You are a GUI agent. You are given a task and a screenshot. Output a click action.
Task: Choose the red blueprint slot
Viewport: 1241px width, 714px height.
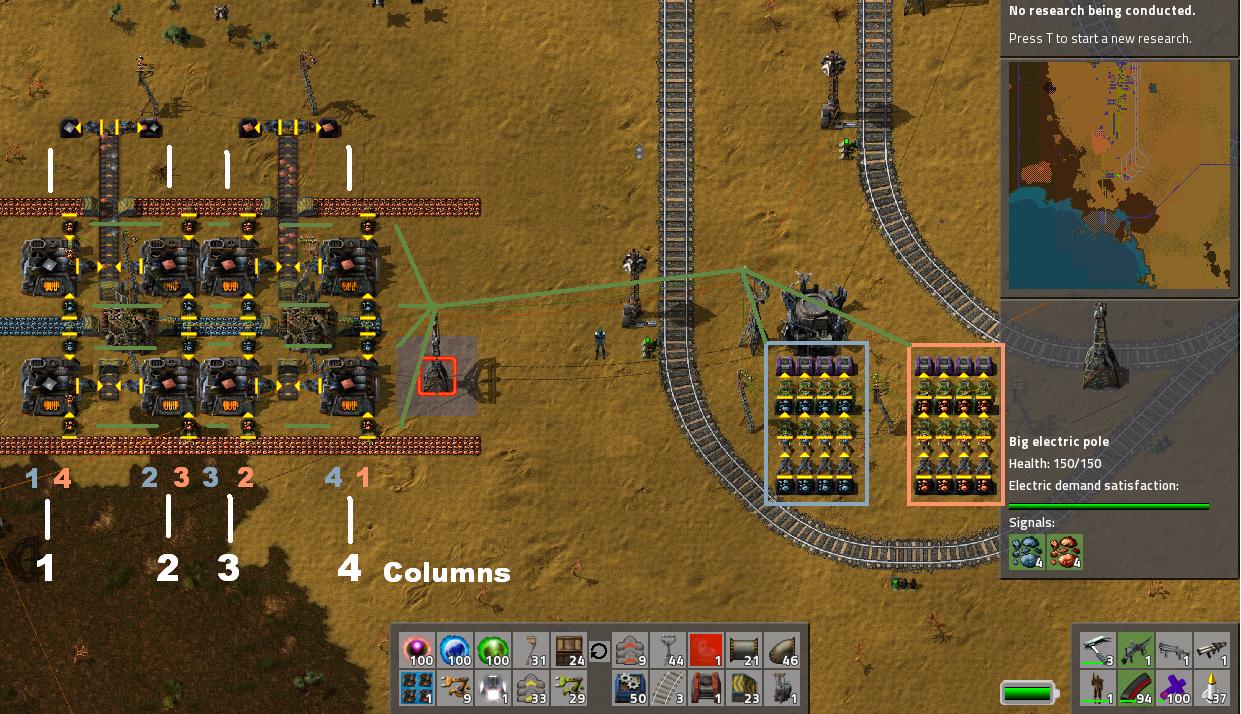tap(706, 651)
